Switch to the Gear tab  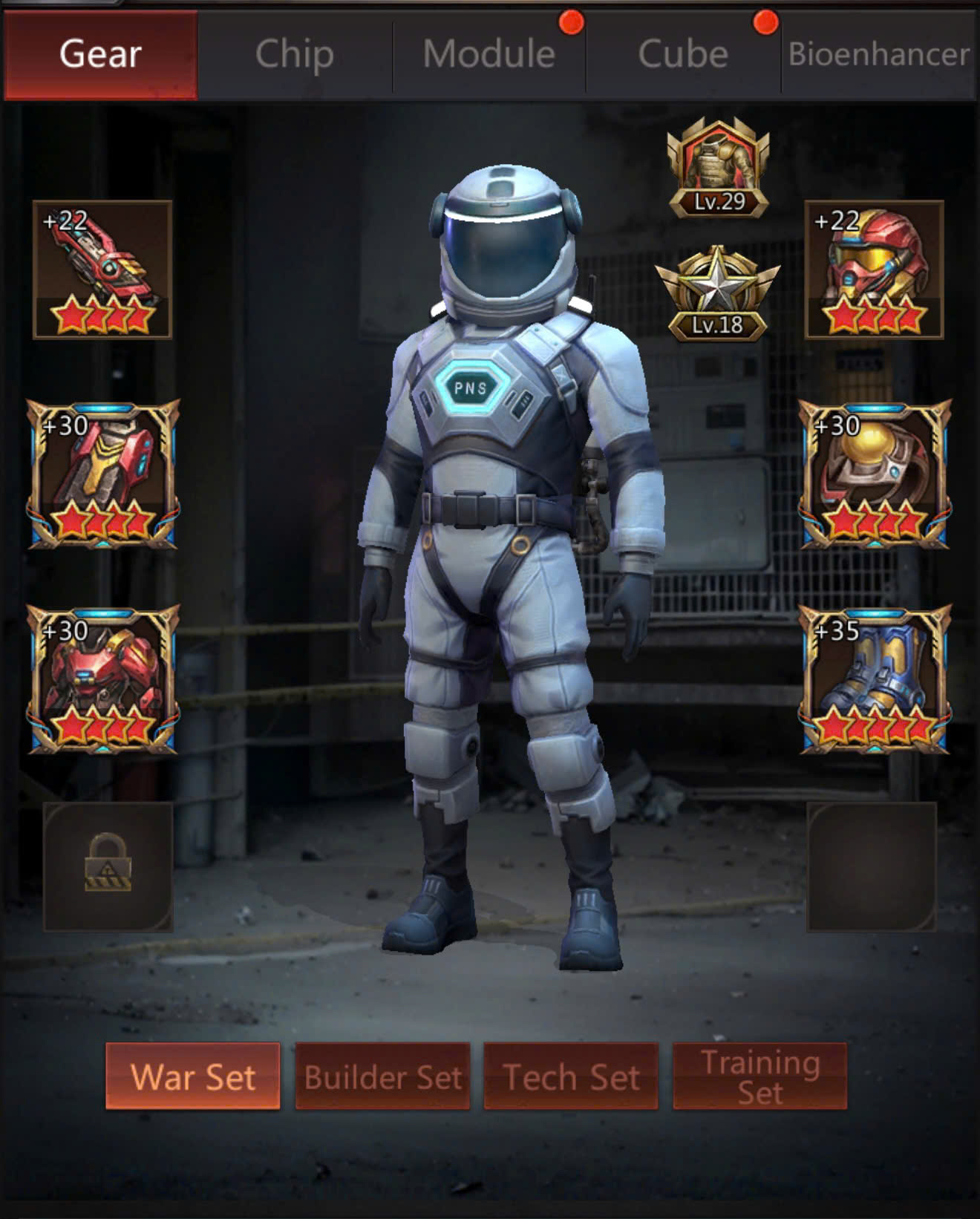pos(100,54)
